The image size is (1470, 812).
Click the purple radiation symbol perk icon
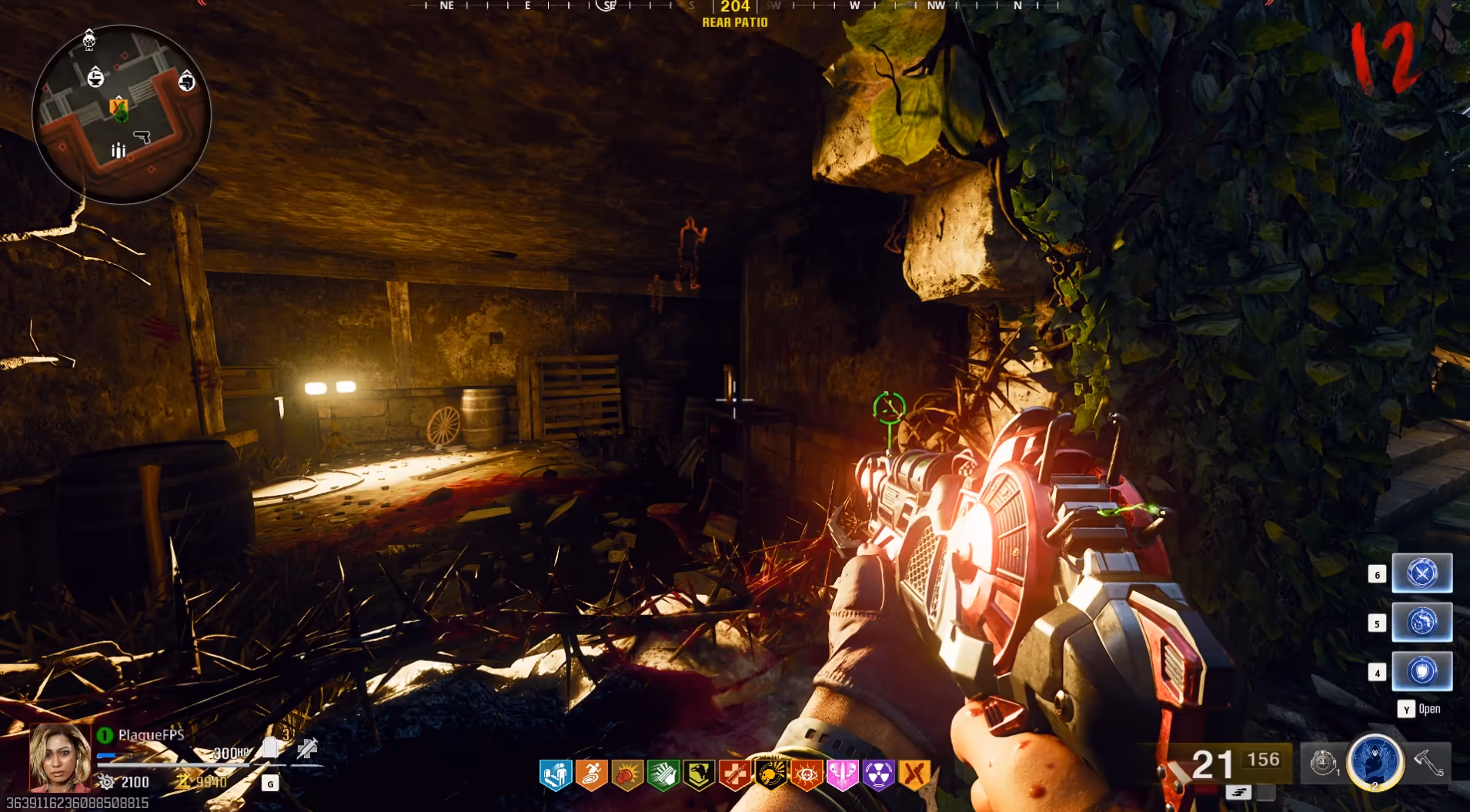(x=878, y=775)
